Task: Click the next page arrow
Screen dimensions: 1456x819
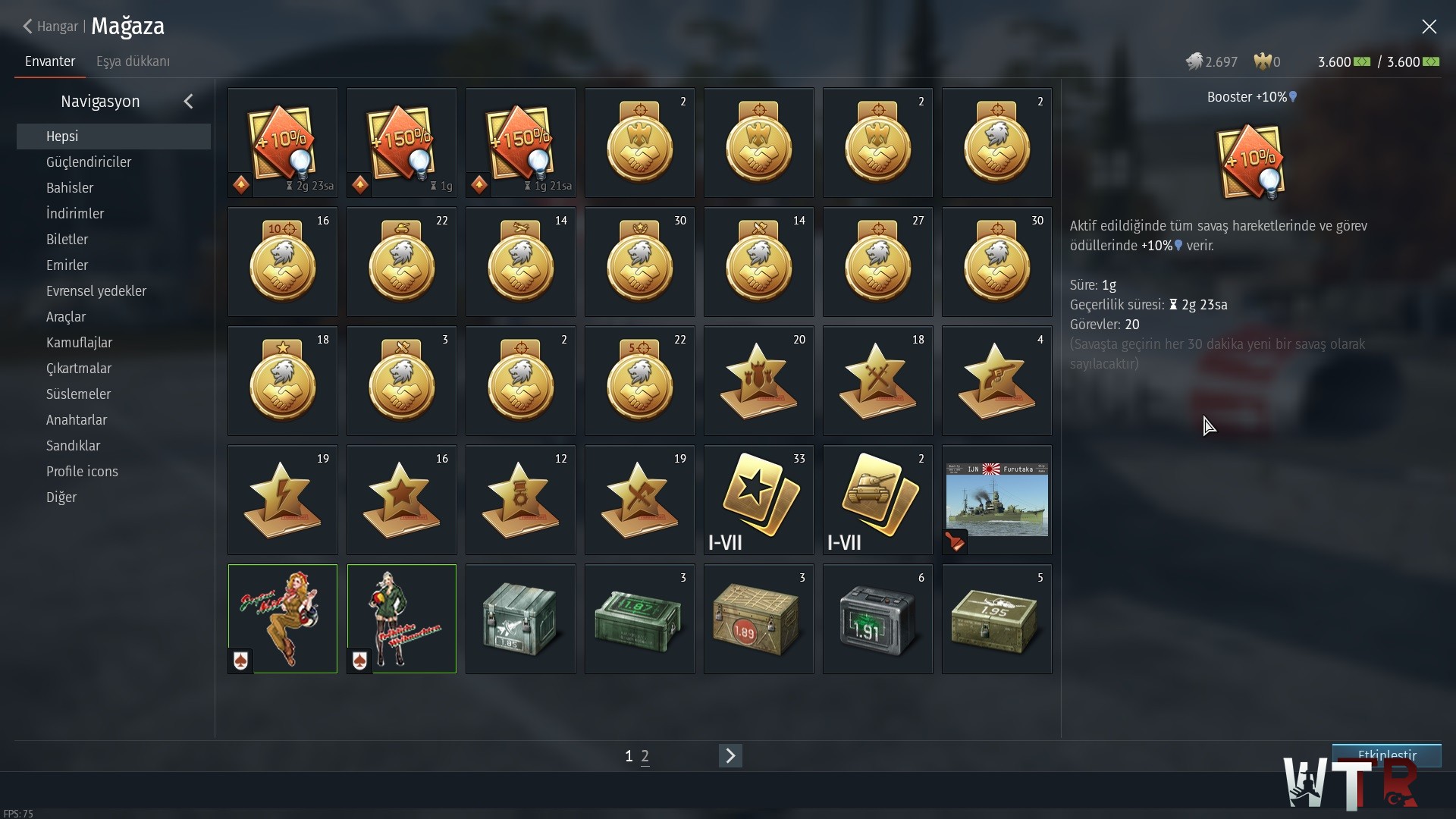Action: coord(730,755)
